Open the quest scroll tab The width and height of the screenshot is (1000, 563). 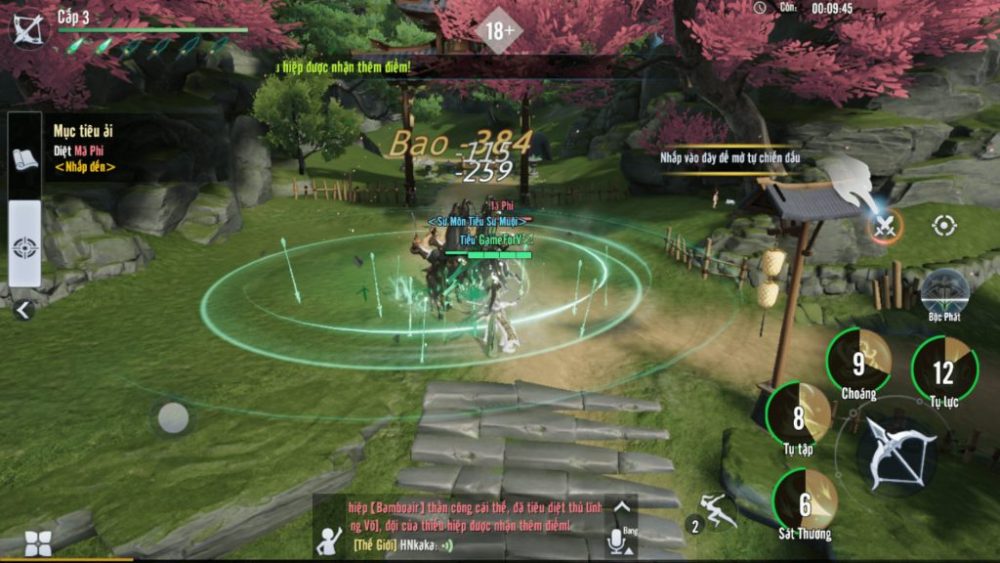tap(25, 157)
